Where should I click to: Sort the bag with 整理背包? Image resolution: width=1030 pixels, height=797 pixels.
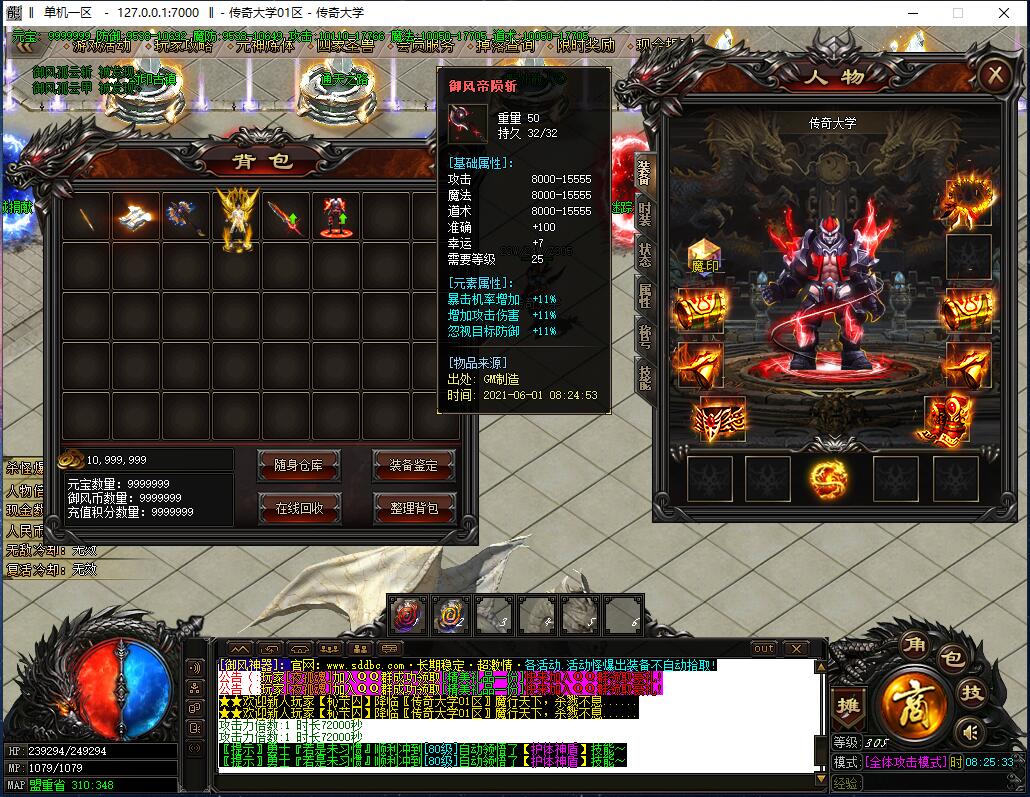(413, 508)
